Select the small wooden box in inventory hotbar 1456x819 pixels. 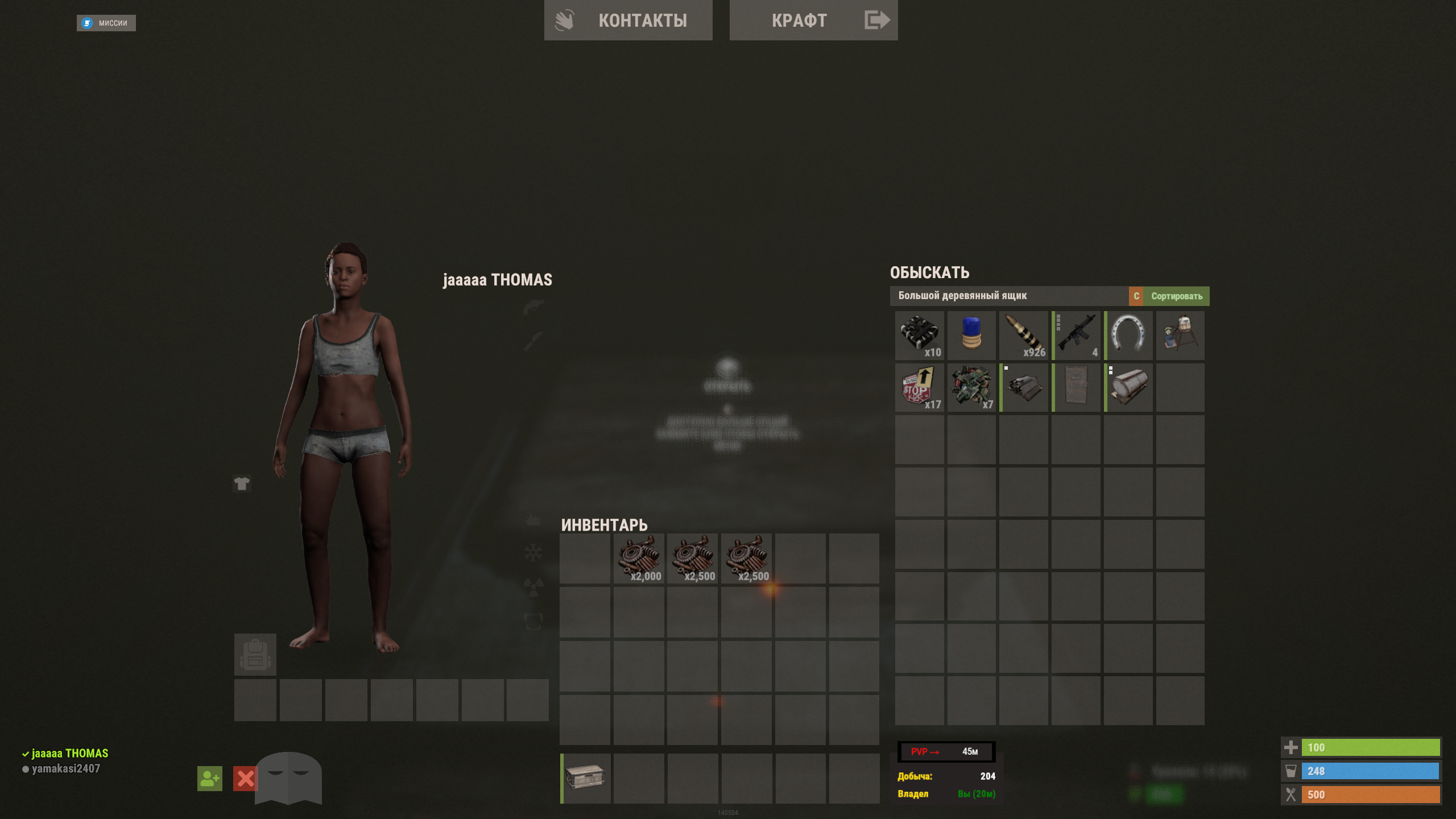[586, 777]
